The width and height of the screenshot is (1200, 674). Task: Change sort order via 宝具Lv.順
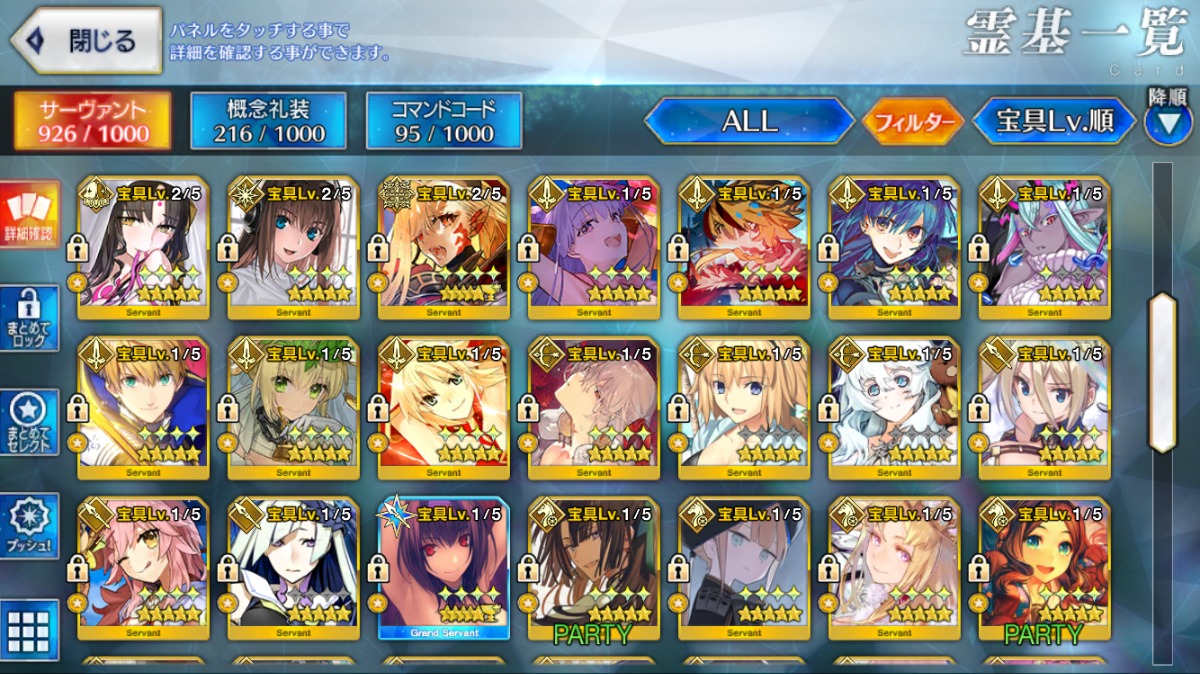click(x=1054, y=121)
